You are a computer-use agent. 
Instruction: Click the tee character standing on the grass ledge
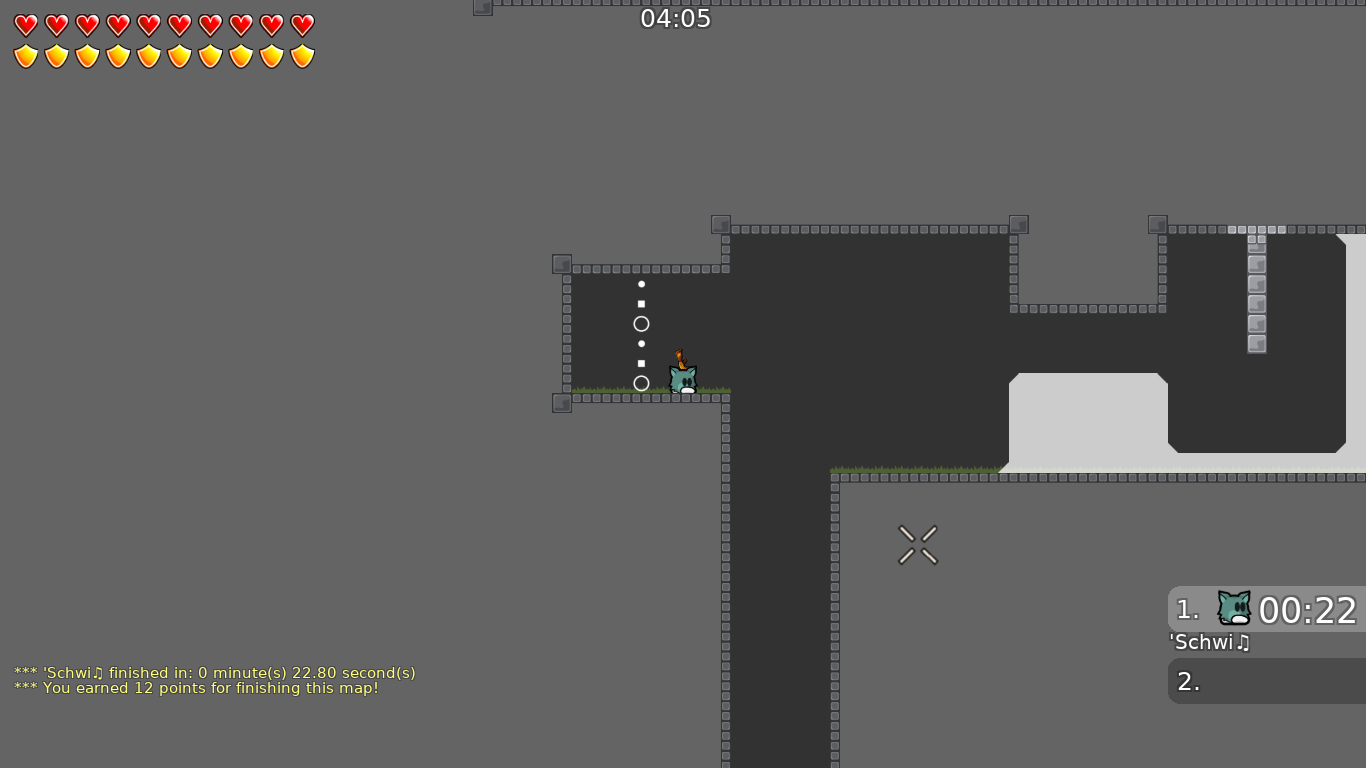pyautogui.click(x=683, y=378)
